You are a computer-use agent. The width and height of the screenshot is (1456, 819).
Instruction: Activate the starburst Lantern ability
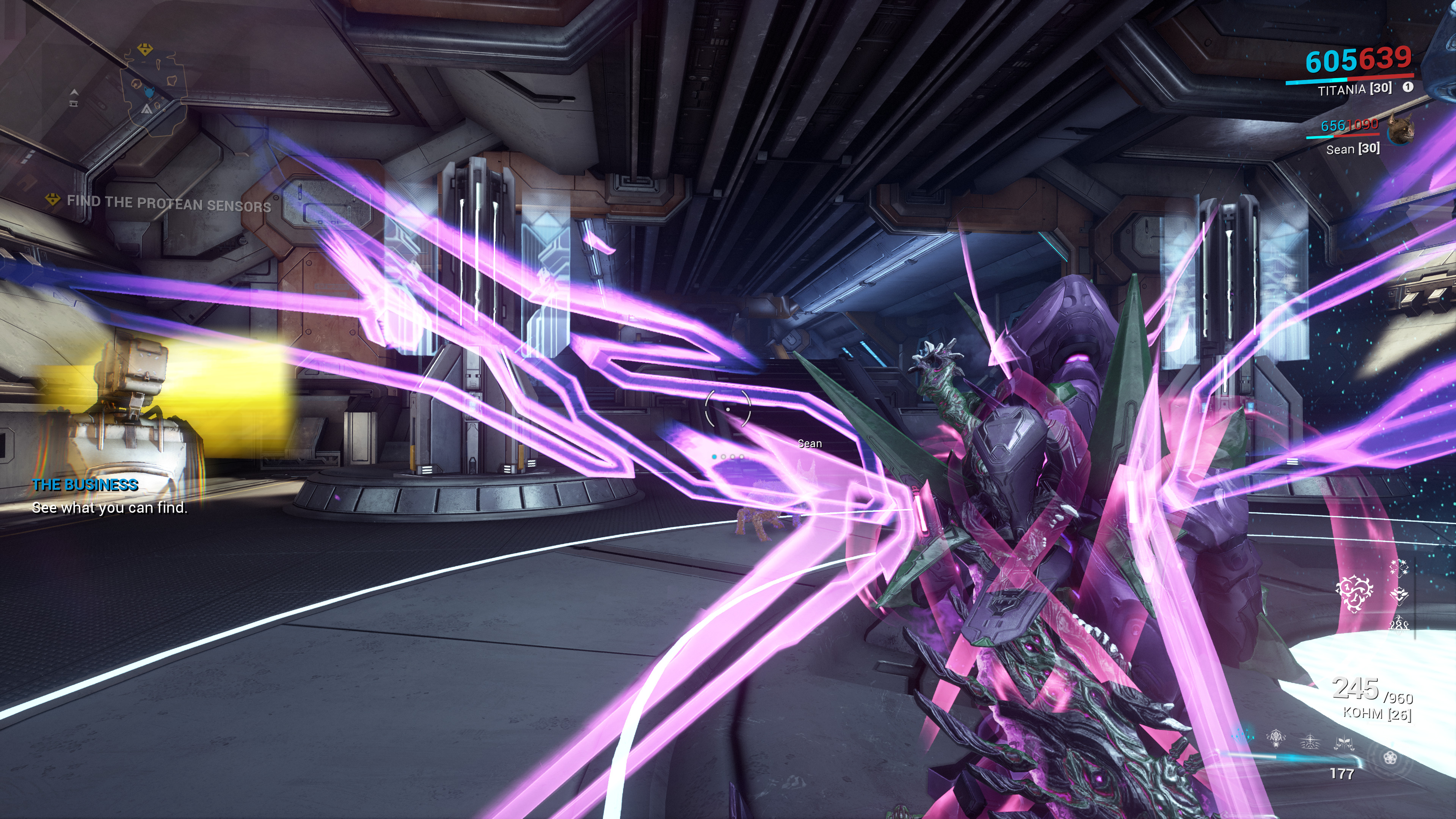pyautogui.click(x=1310, y=742)
